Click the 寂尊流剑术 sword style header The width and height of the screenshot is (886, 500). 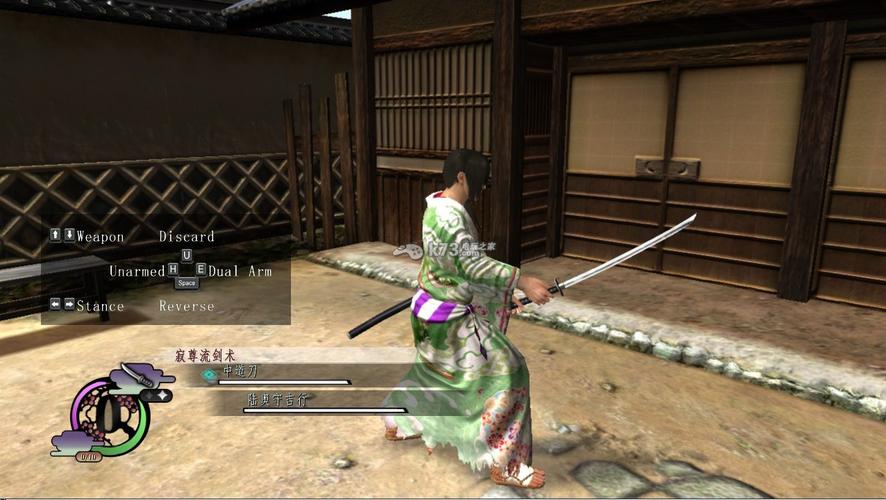click(x=208, y=352)
